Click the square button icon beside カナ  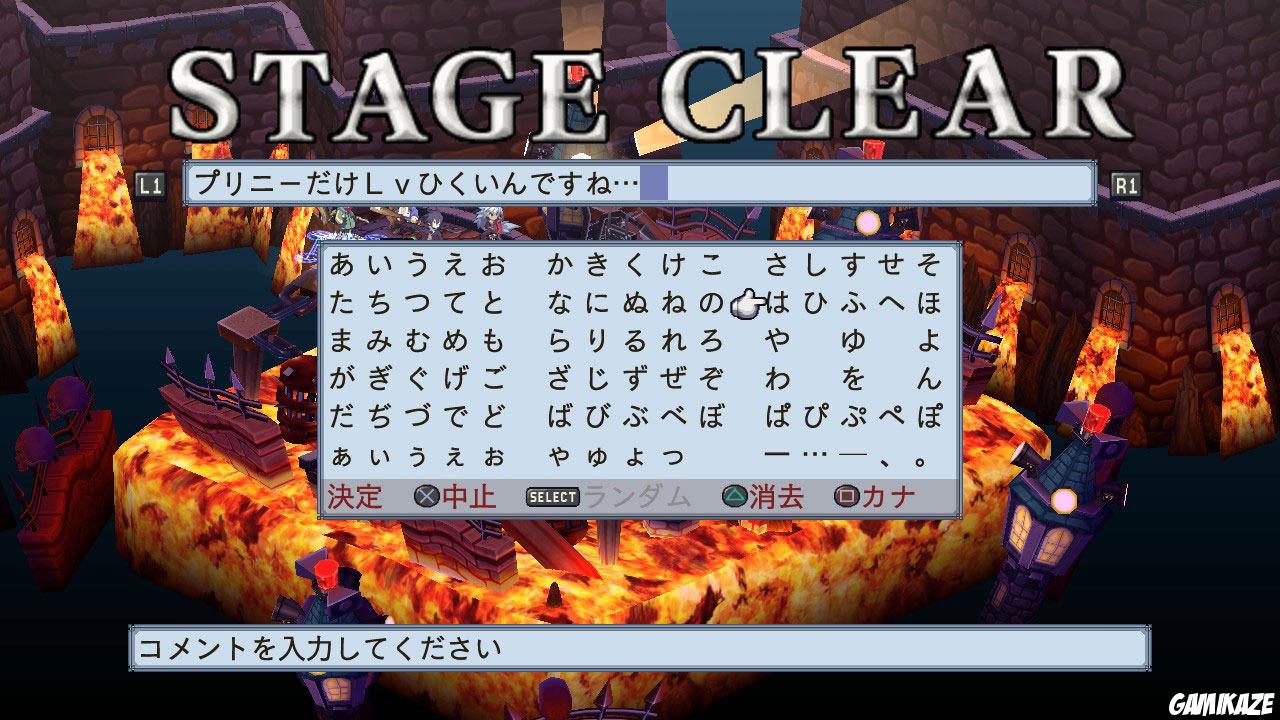(x=845, y=494)
